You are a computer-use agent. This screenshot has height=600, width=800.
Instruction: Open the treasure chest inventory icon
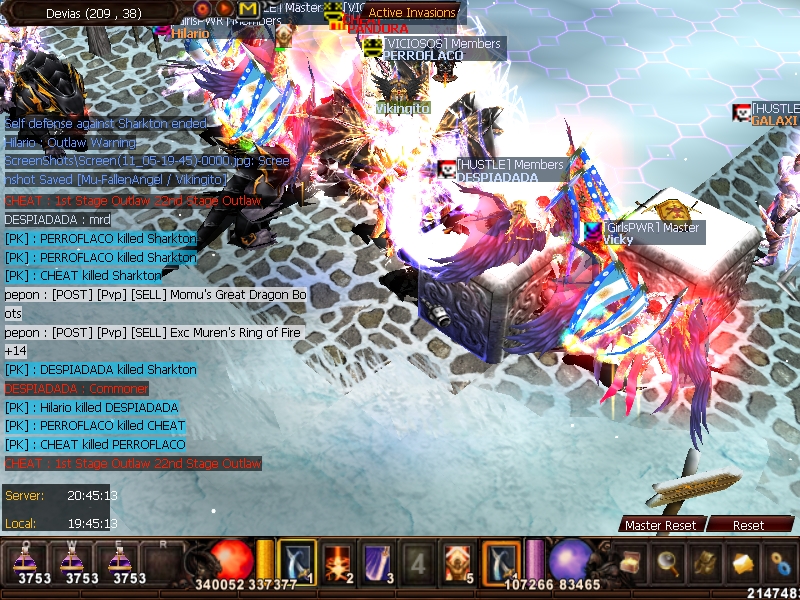coord(630,563)
